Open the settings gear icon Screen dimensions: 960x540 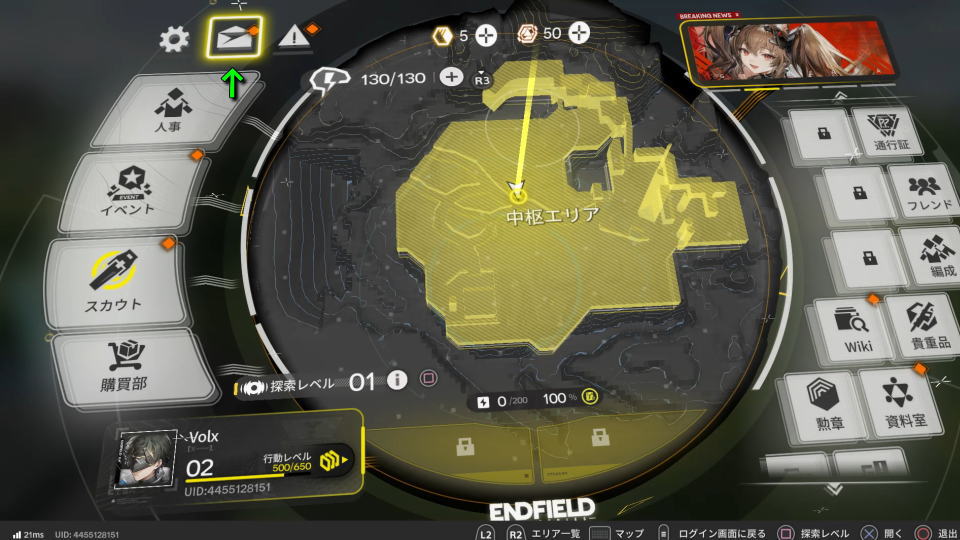(174, 39)
